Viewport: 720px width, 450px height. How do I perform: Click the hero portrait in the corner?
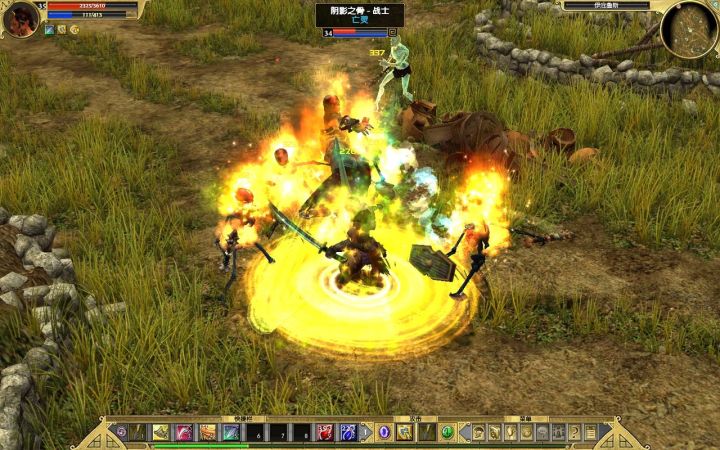click(20, 17)
